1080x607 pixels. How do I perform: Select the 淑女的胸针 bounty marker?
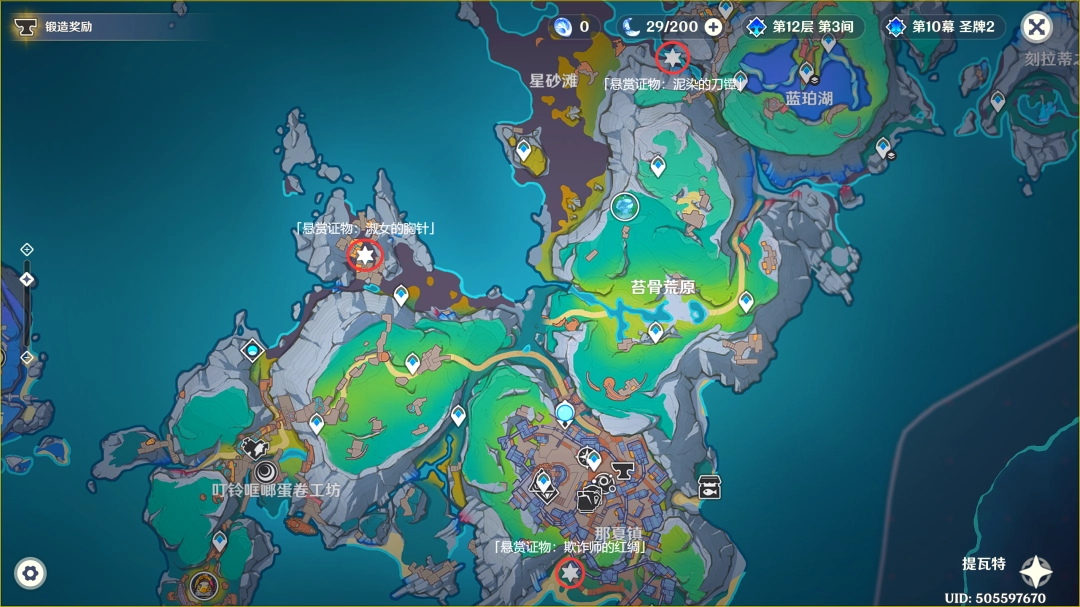(365, 256)
